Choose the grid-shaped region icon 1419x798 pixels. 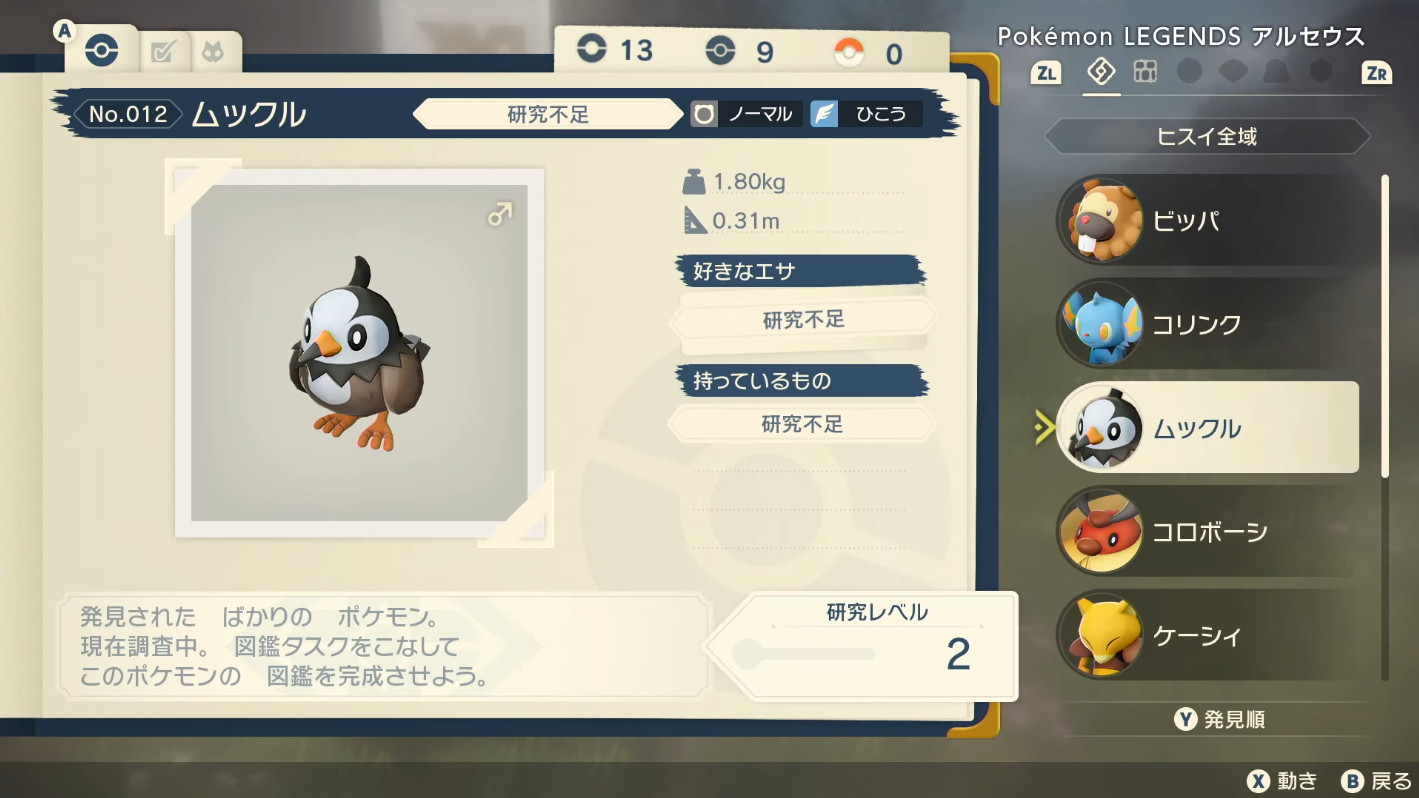(1145, 72)
